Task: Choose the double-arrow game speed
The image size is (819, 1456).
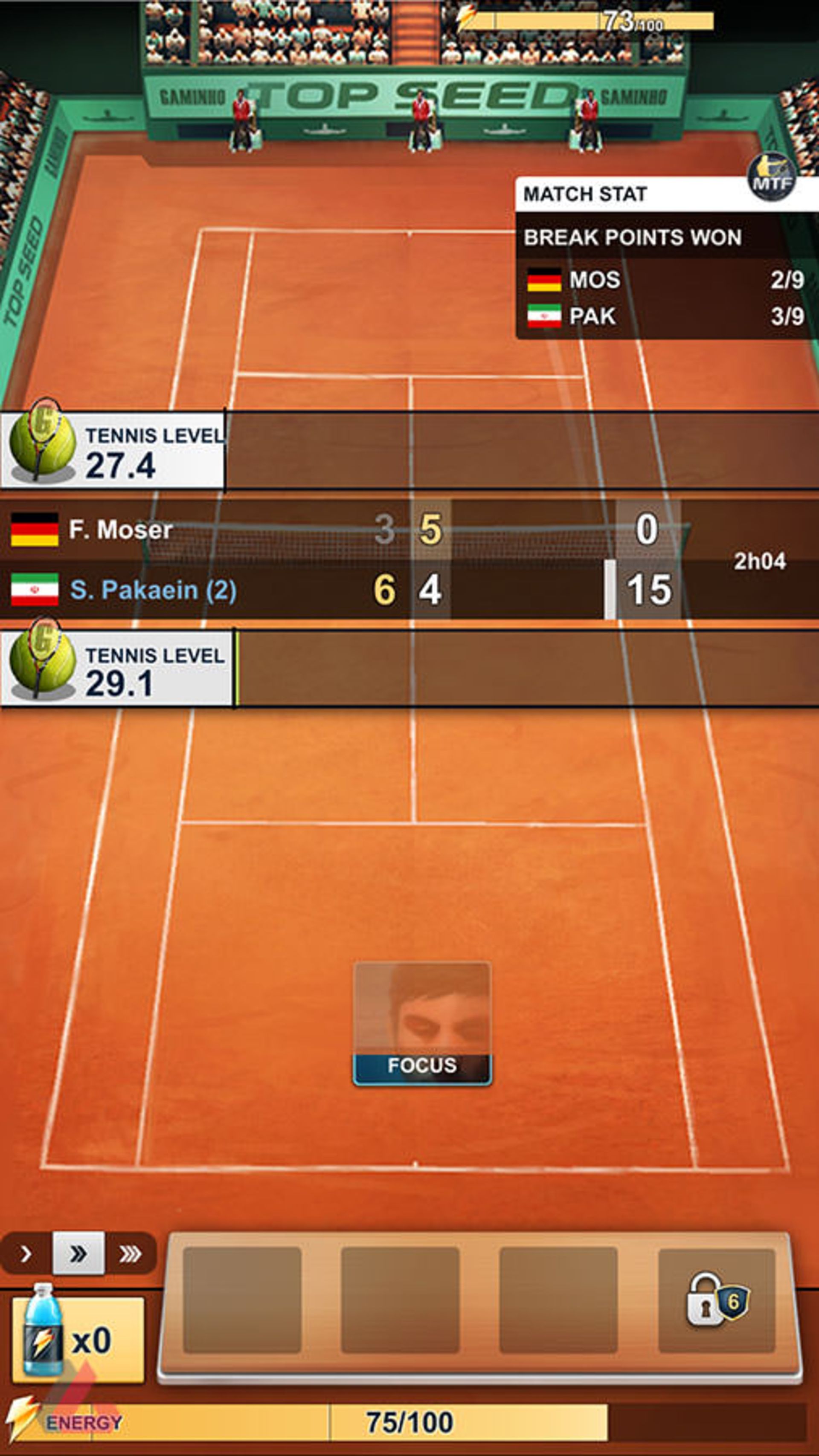Action: tap(78, 1253)
